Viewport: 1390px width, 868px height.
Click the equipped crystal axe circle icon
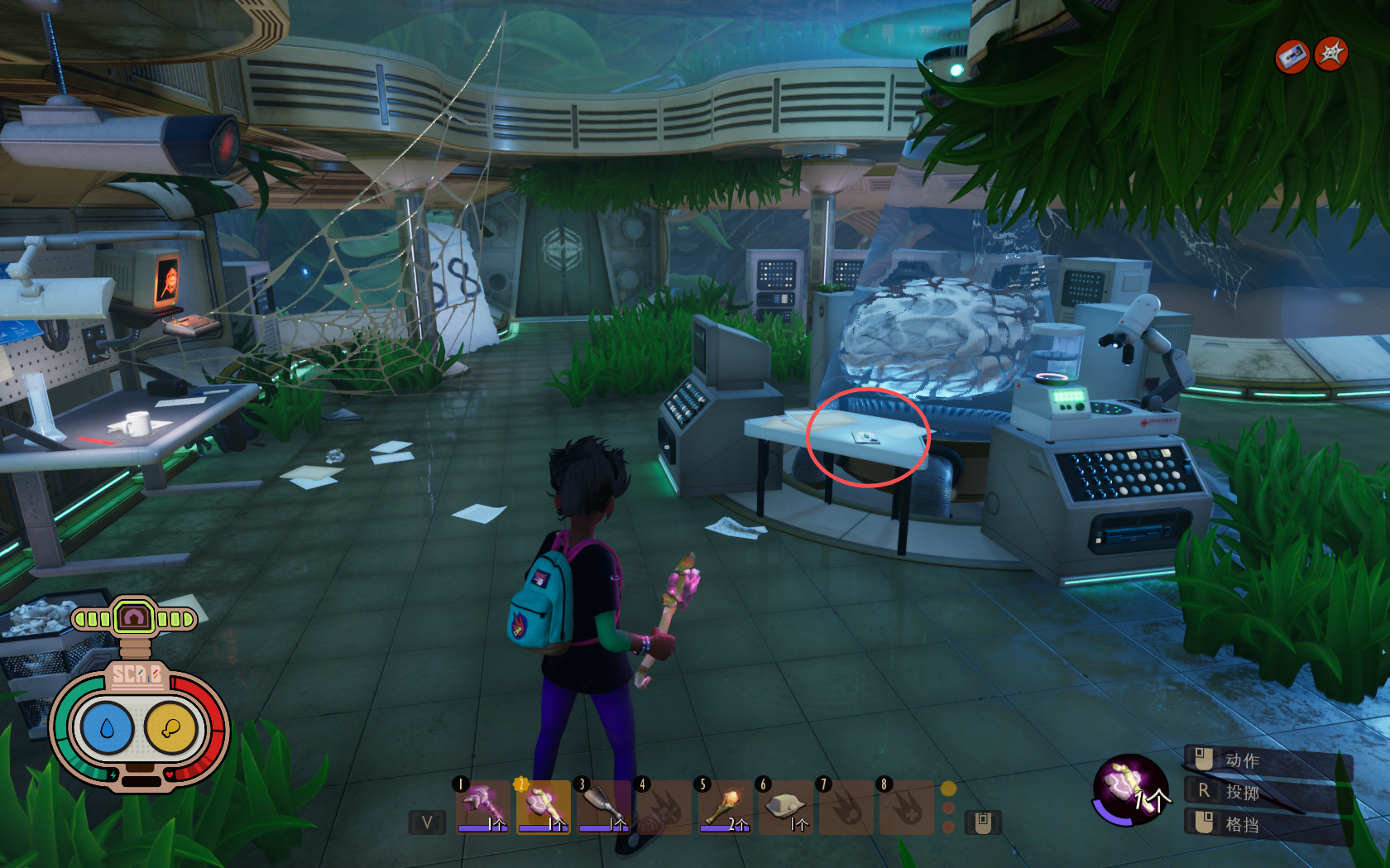tap(1129, 789)
